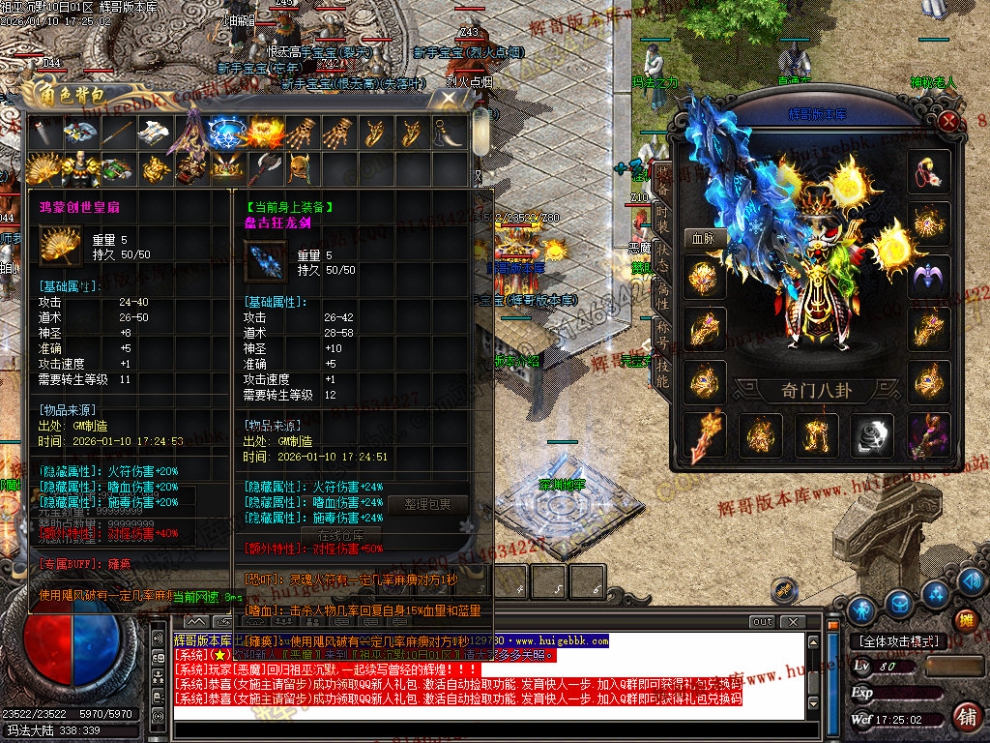Open the 整理包裹 sort bag button
This screenshot has height=743, width=990.
(x=427, y=504)
